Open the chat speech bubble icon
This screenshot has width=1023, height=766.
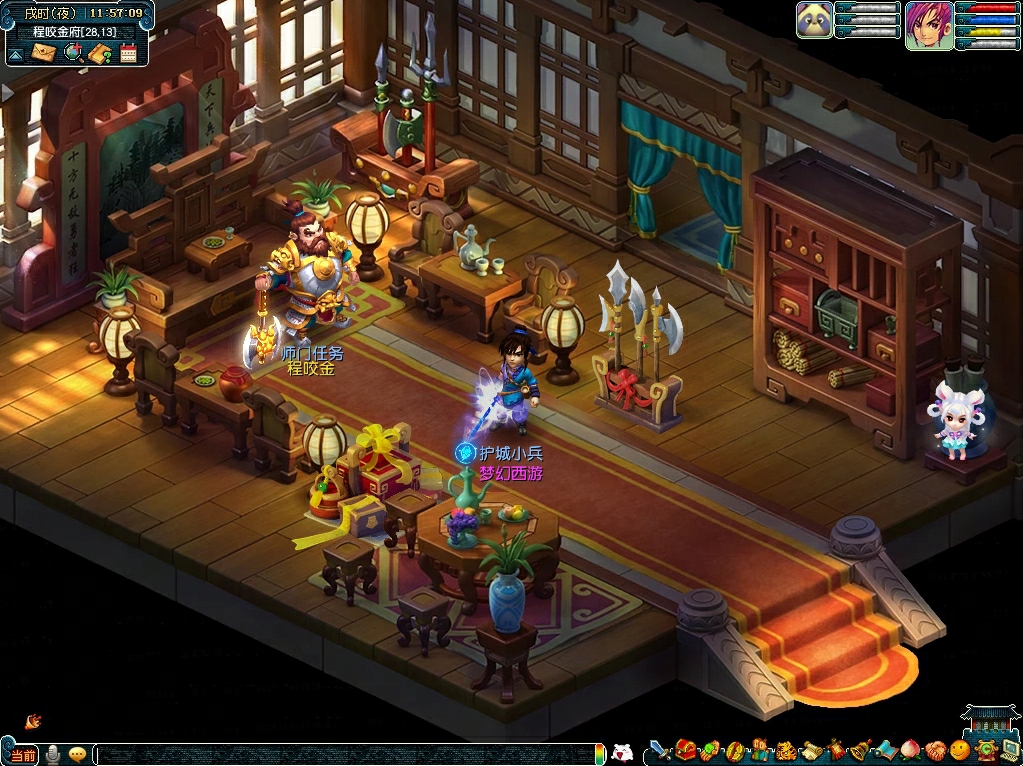pyautogui.click(x=76, y=754)
